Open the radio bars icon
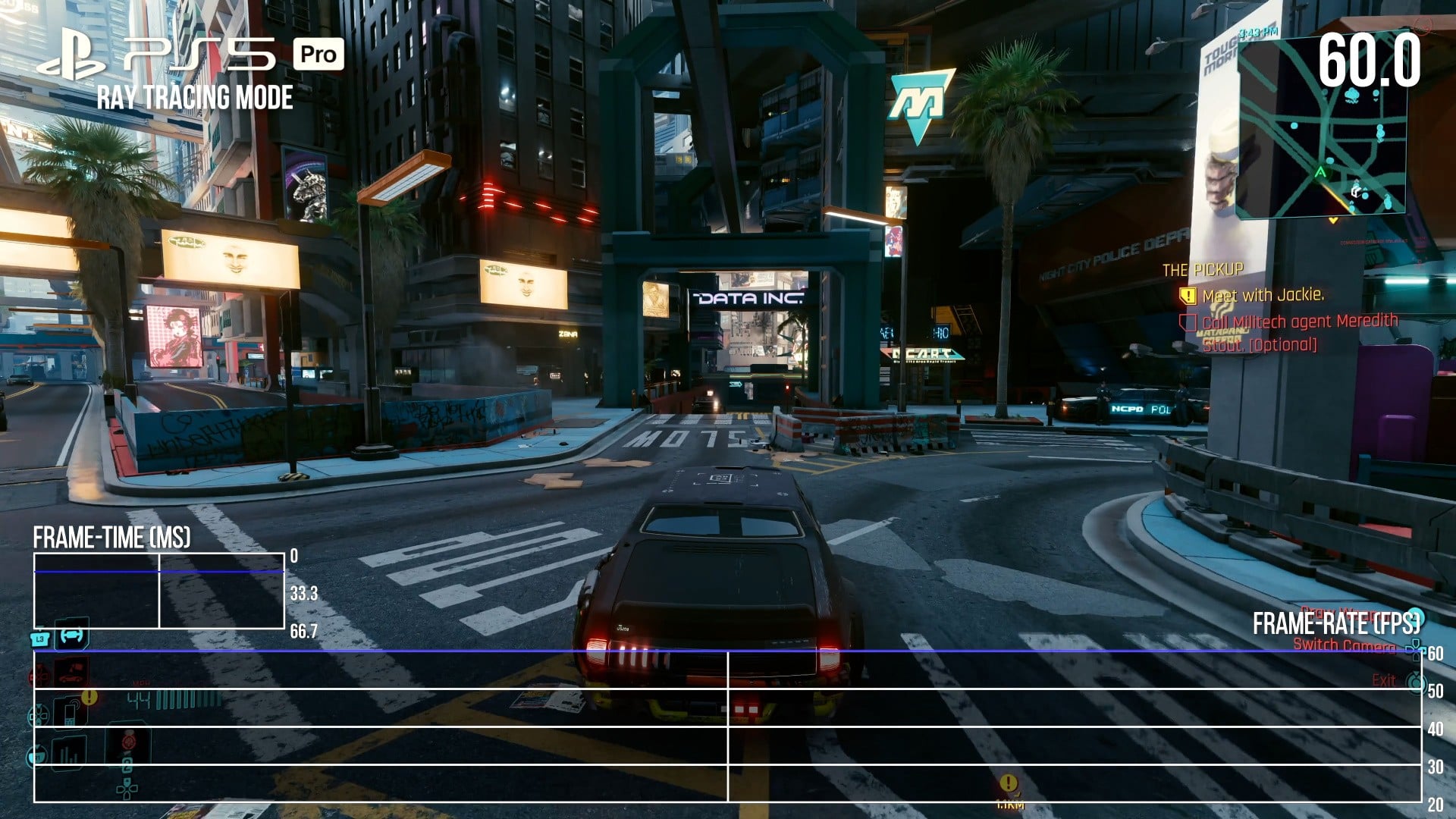Image resolution: width=1456 pixels, height=819 pixels. point(69,752)
